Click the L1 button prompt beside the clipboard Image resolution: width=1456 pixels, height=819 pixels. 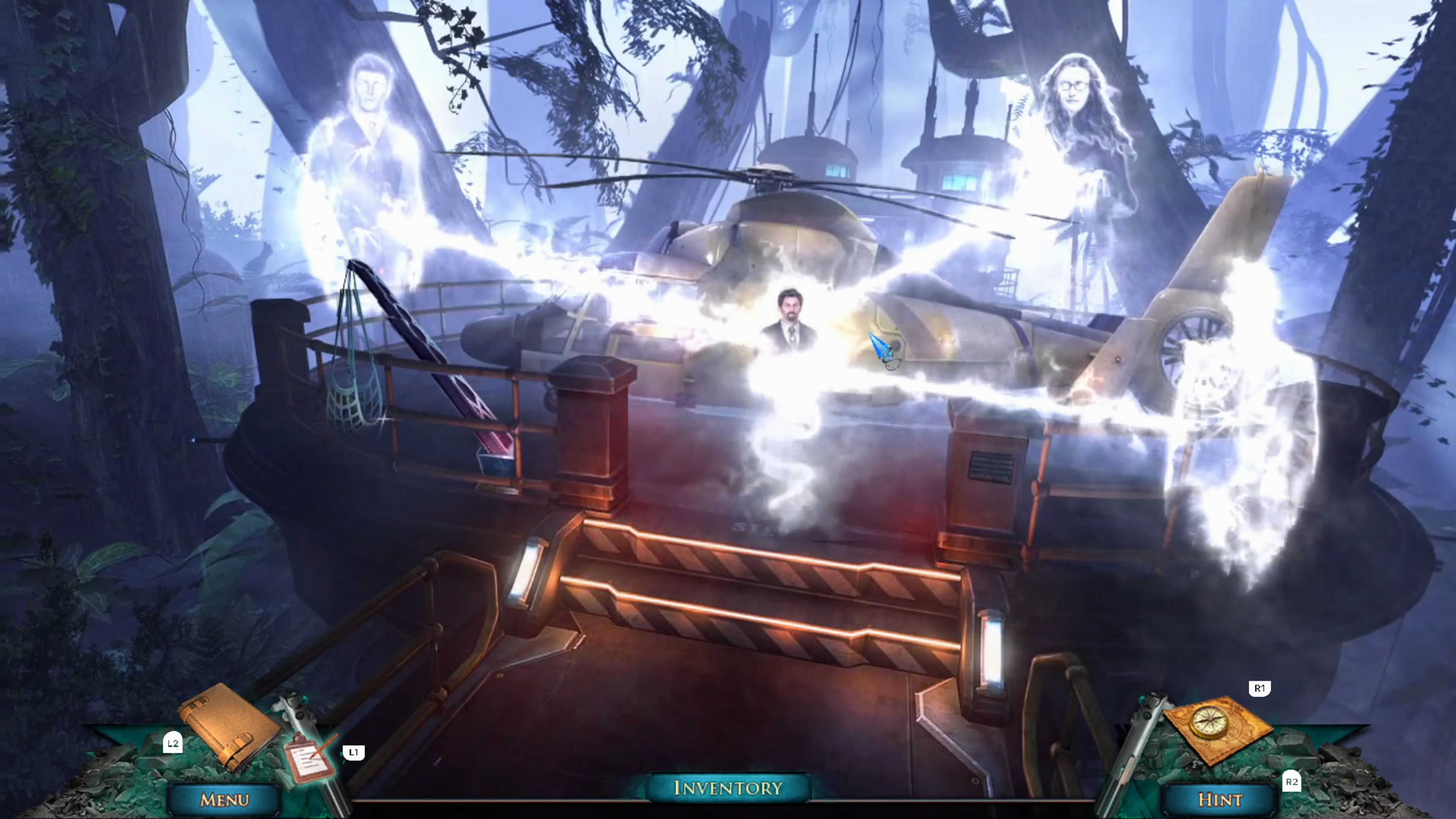point(355,752)
